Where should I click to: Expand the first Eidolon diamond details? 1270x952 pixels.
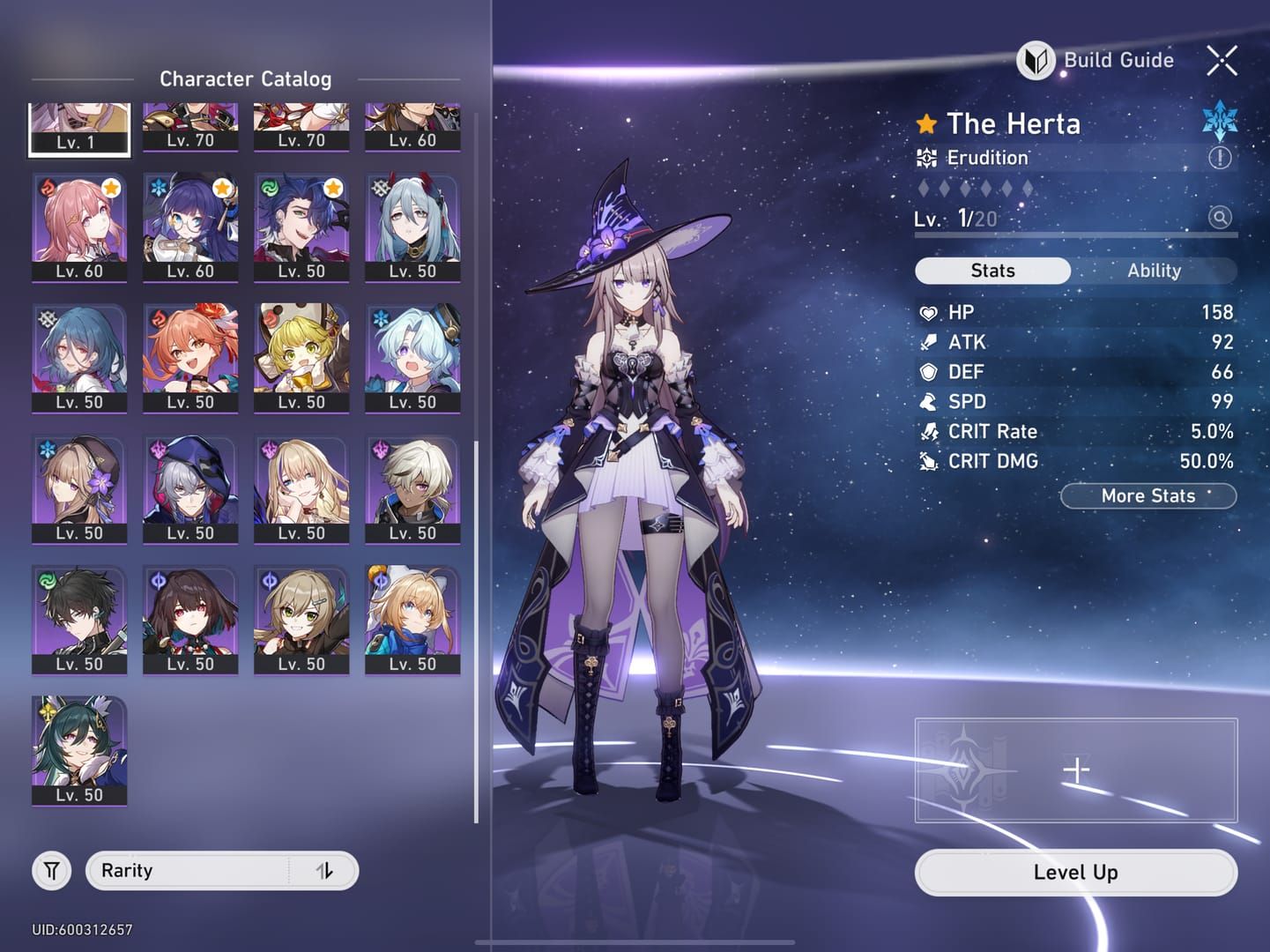(922, 187)
